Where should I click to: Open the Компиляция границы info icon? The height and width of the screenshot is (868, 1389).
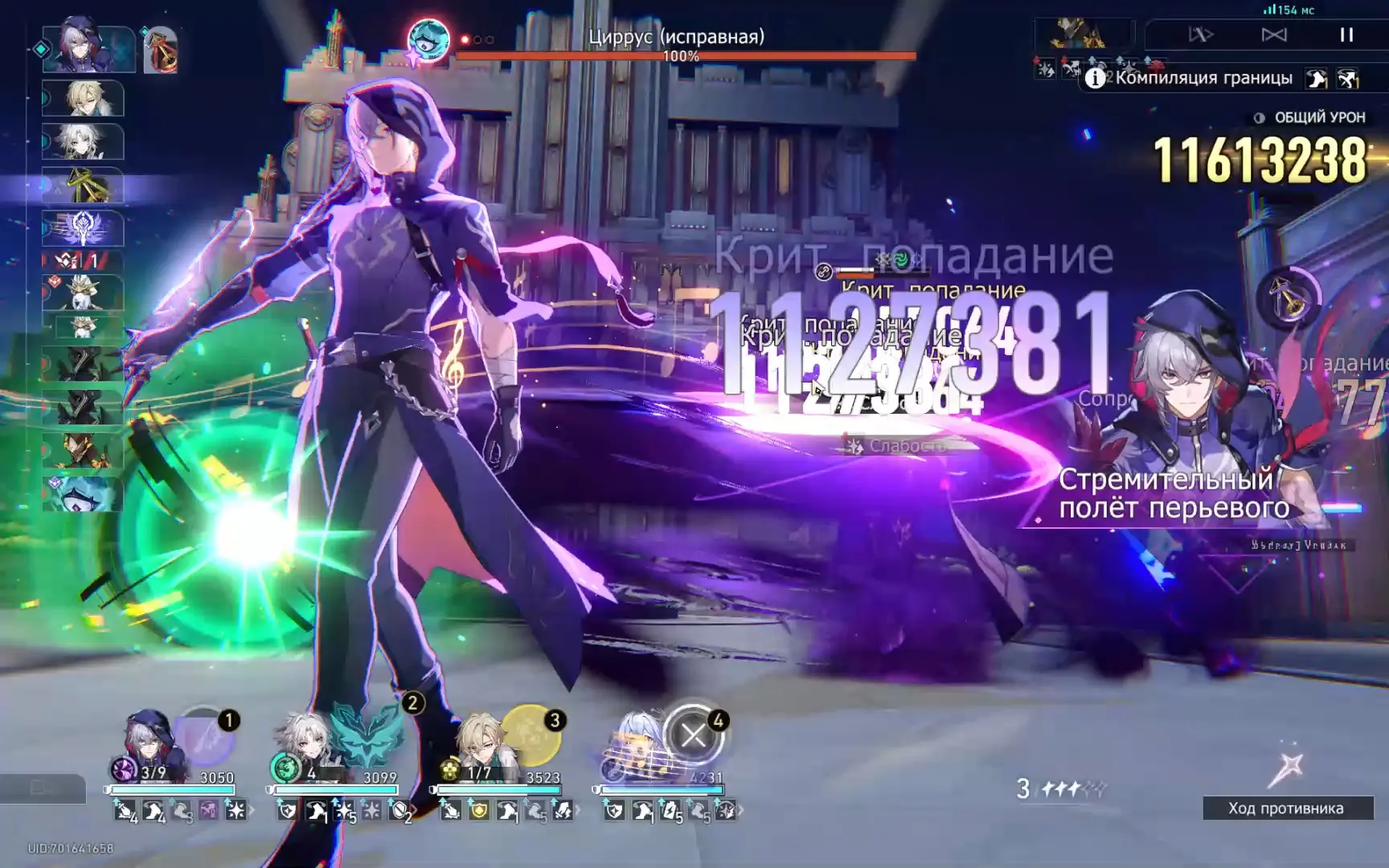pos(1094,78)
